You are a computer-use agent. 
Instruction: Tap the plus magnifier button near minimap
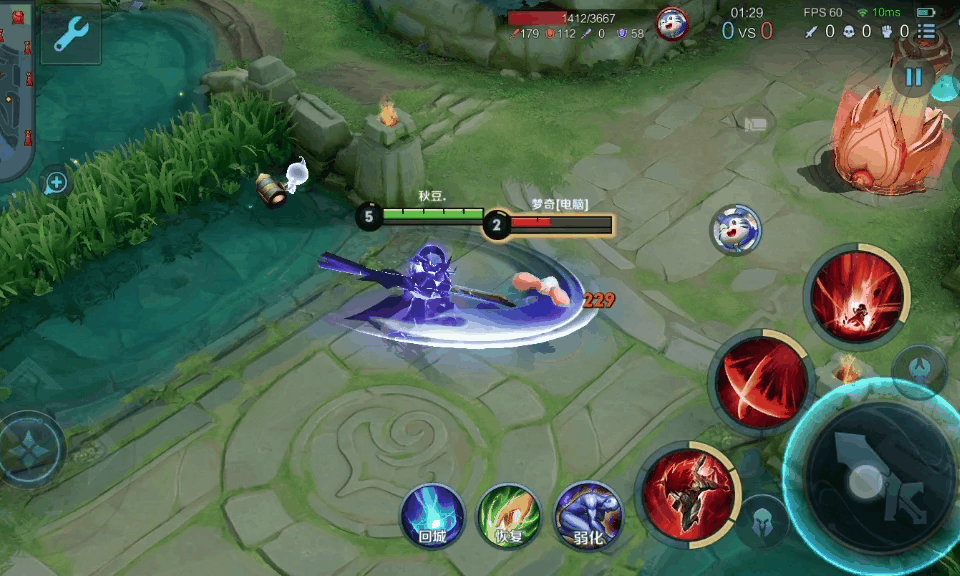[x=56, y=183]
